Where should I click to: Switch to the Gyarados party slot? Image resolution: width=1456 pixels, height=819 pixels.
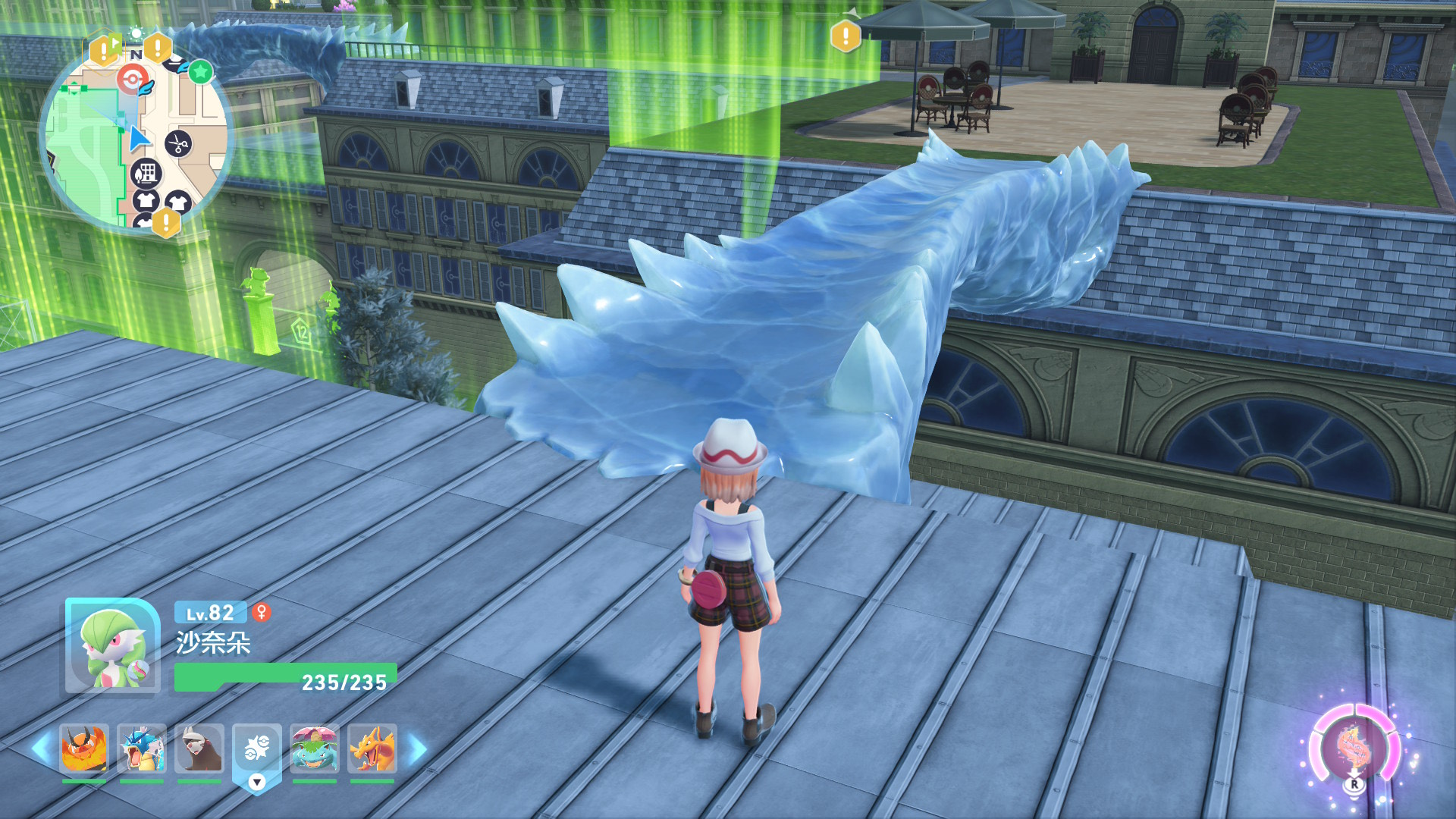(142, 748)
